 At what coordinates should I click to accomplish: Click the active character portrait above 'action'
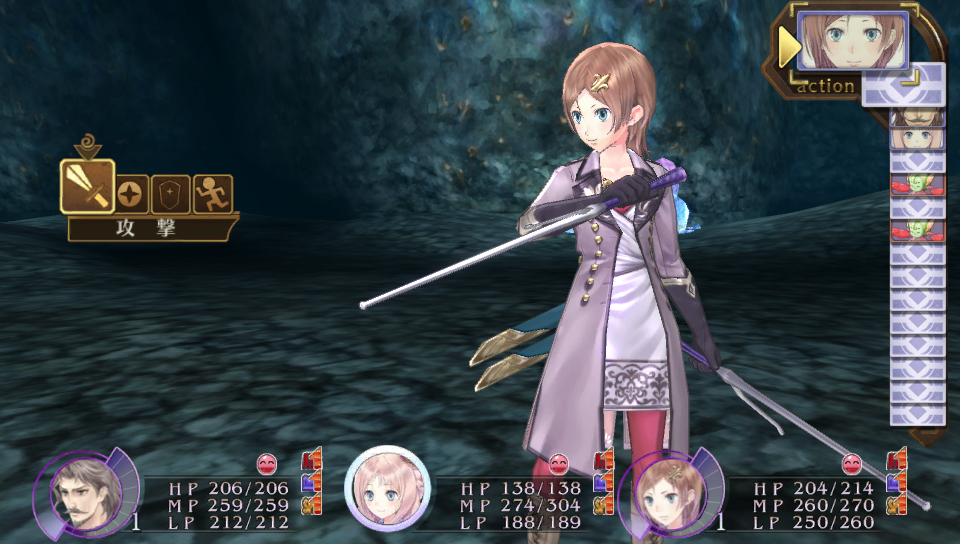(852, 41)
